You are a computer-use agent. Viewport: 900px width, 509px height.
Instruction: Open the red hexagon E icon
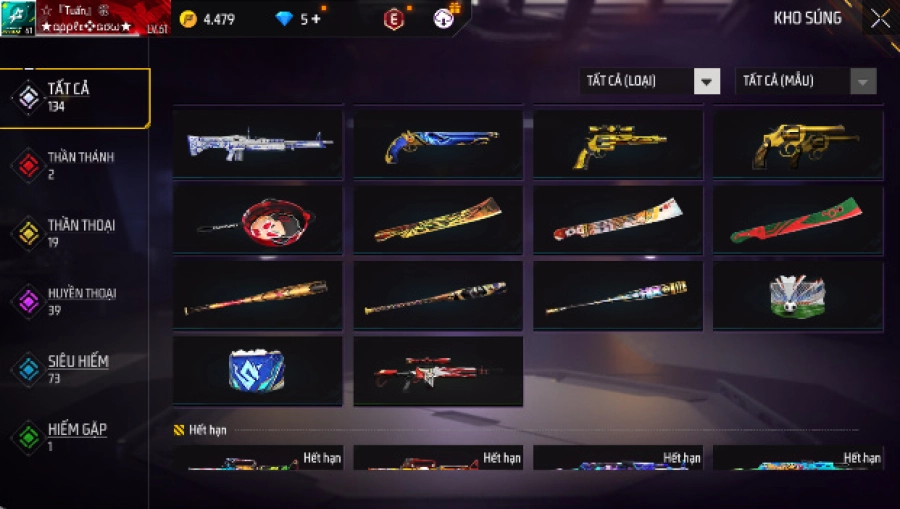(394, 19)
